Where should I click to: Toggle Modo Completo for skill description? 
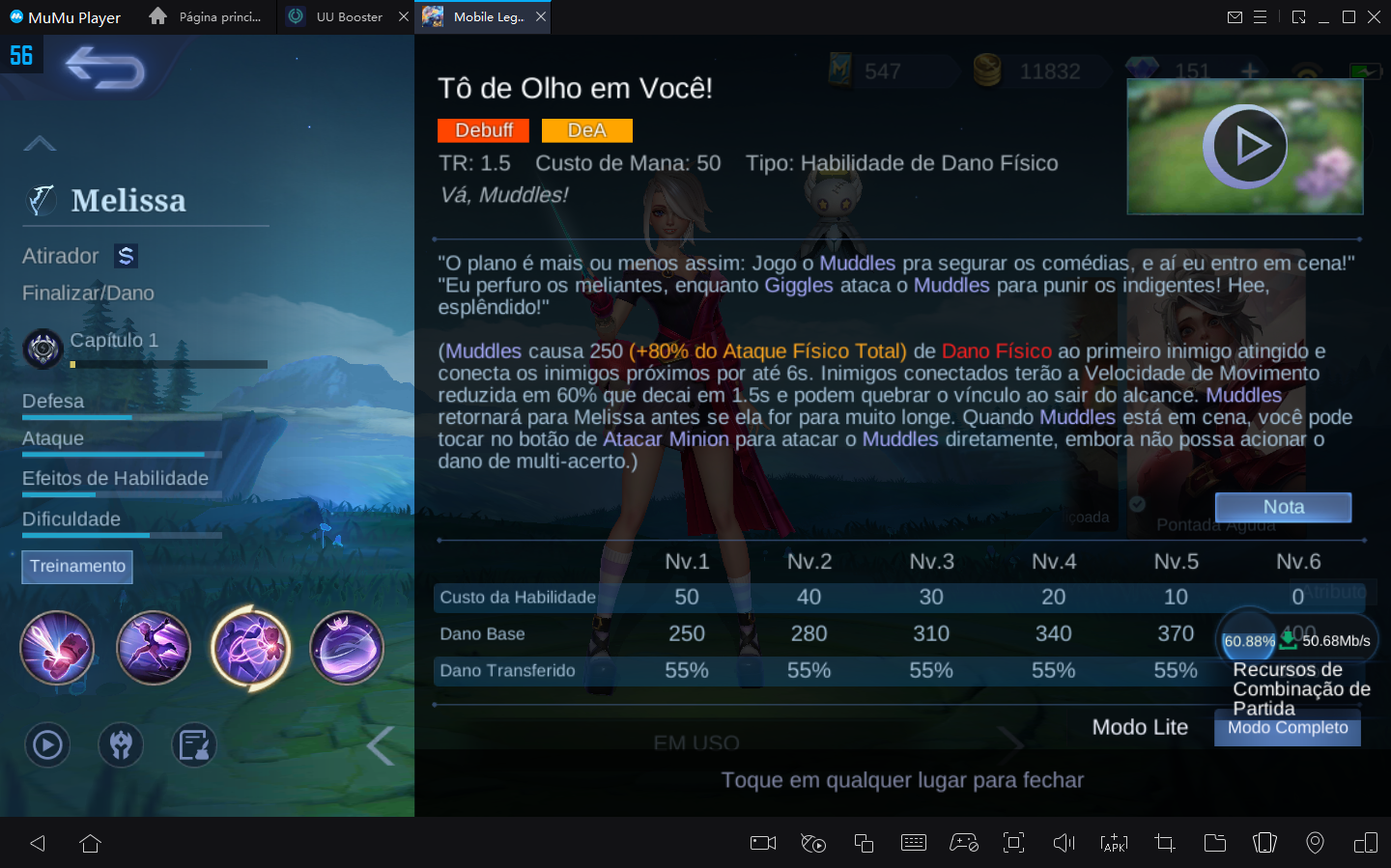pos(1287,727)
